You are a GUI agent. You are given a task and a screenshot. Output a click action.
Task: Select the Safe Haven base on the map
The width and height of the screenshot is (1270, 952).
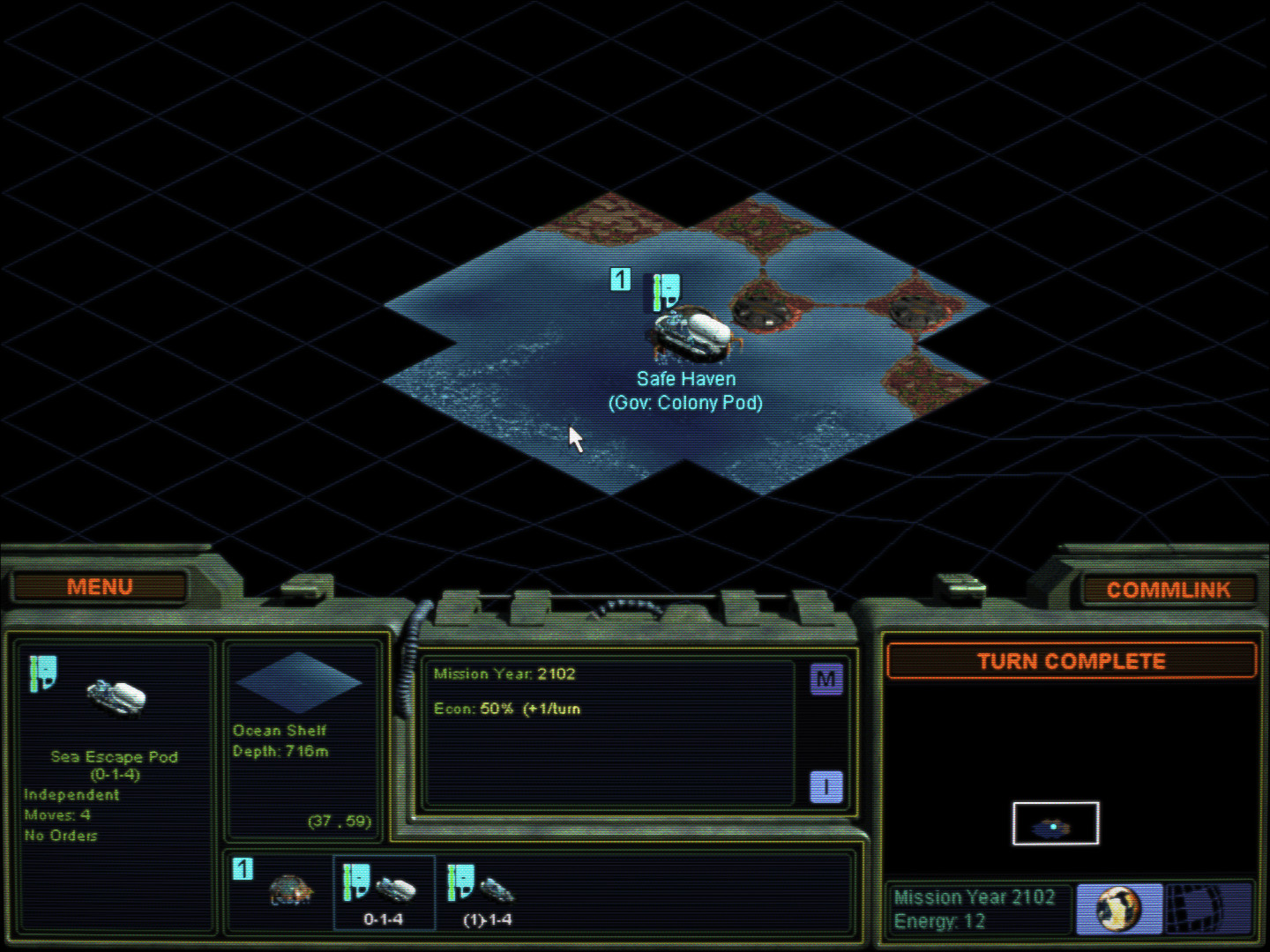(x=693, y=335)
